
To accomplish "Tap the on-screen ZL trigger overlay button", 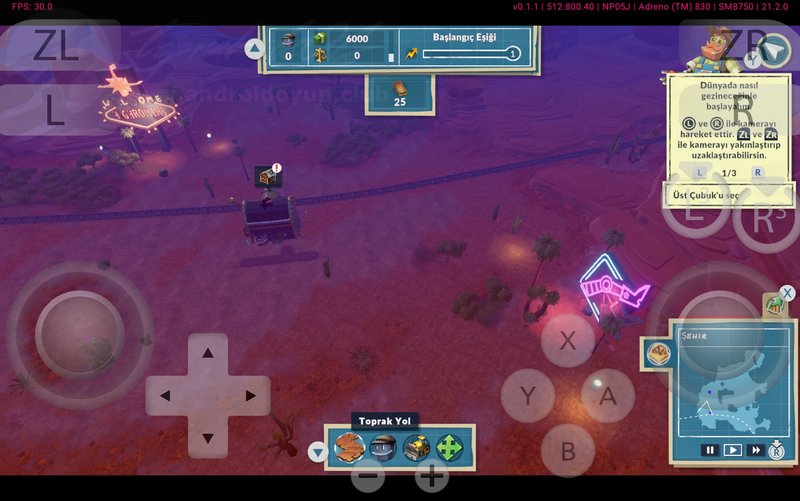I will click(56, 46).
